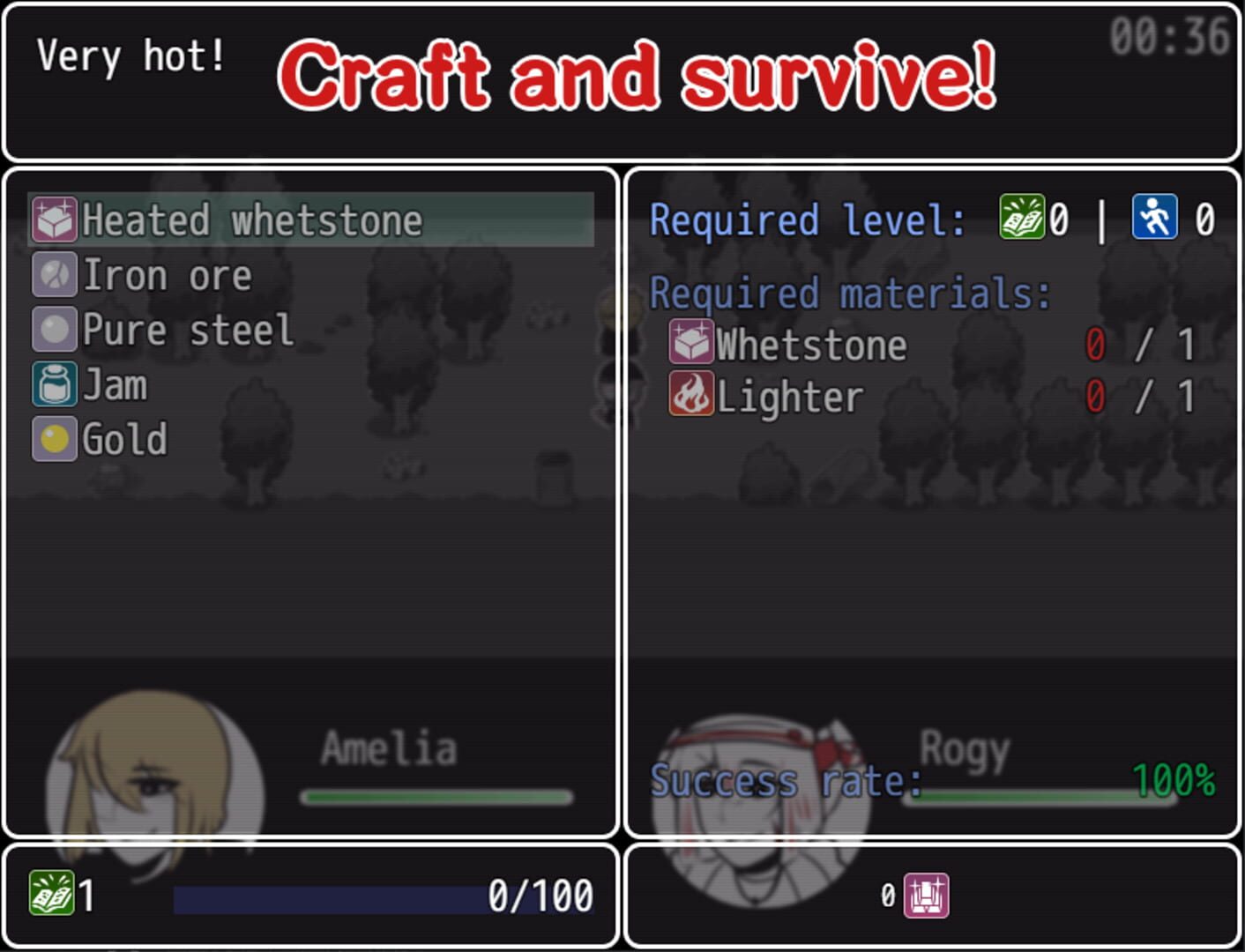Click the crafting bench icon near Rogy
Screen dimensions: 1245x952
tap(924, 896)
